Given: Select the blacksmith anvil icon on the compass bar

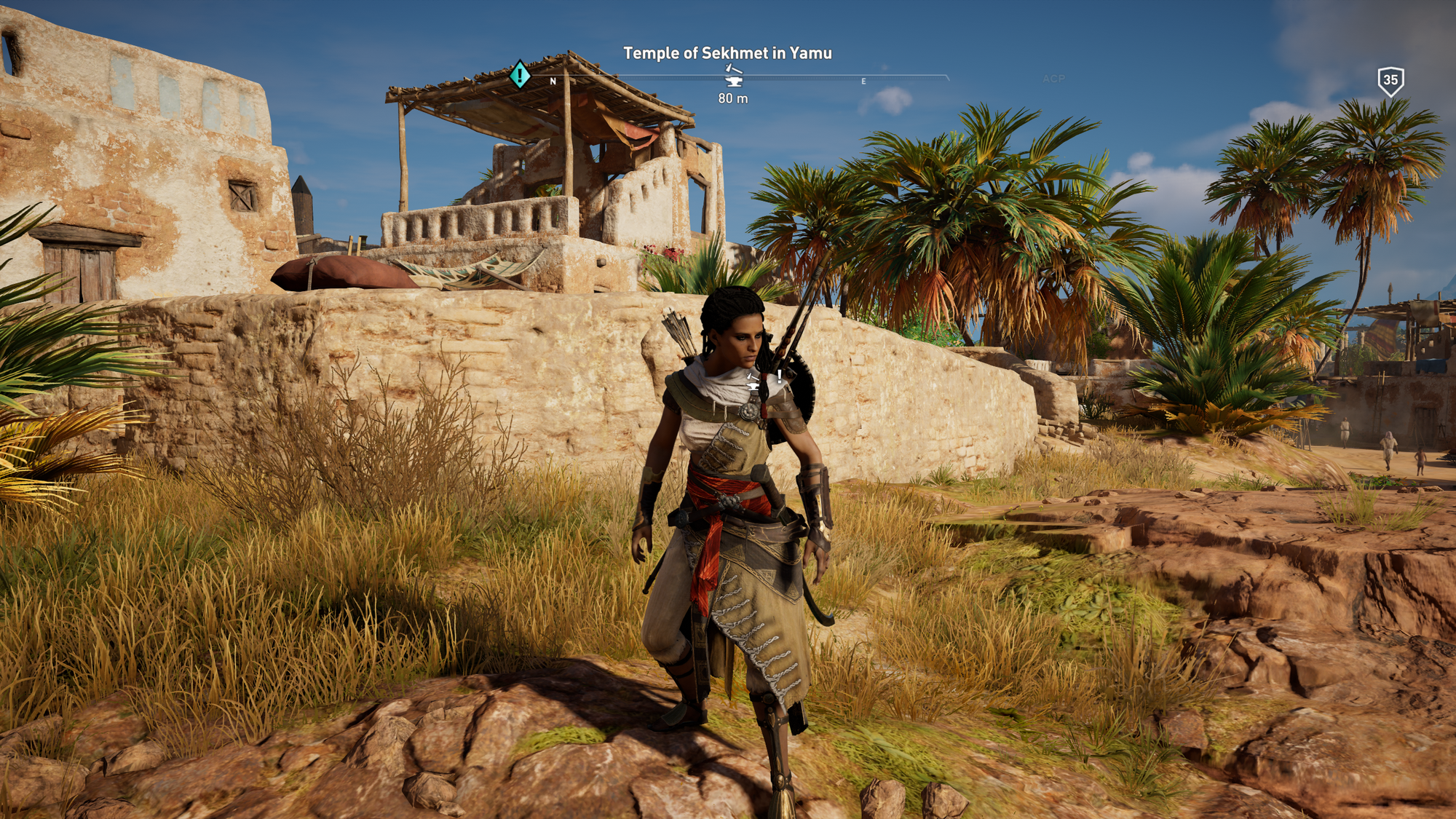Looking at the screenshot, I should [733, 76].
